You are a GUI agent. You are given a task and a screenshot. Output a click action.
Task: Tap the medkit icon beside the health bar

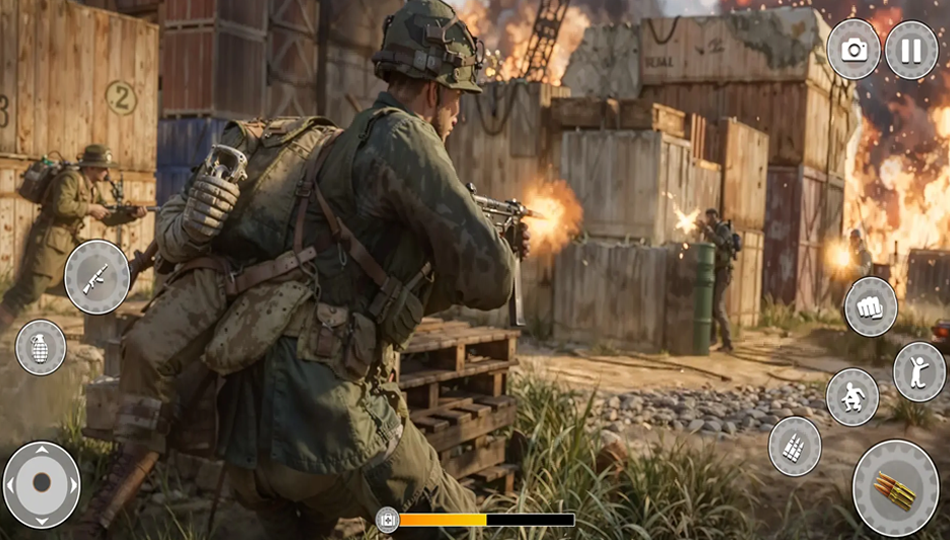click(x=387, y=520)
